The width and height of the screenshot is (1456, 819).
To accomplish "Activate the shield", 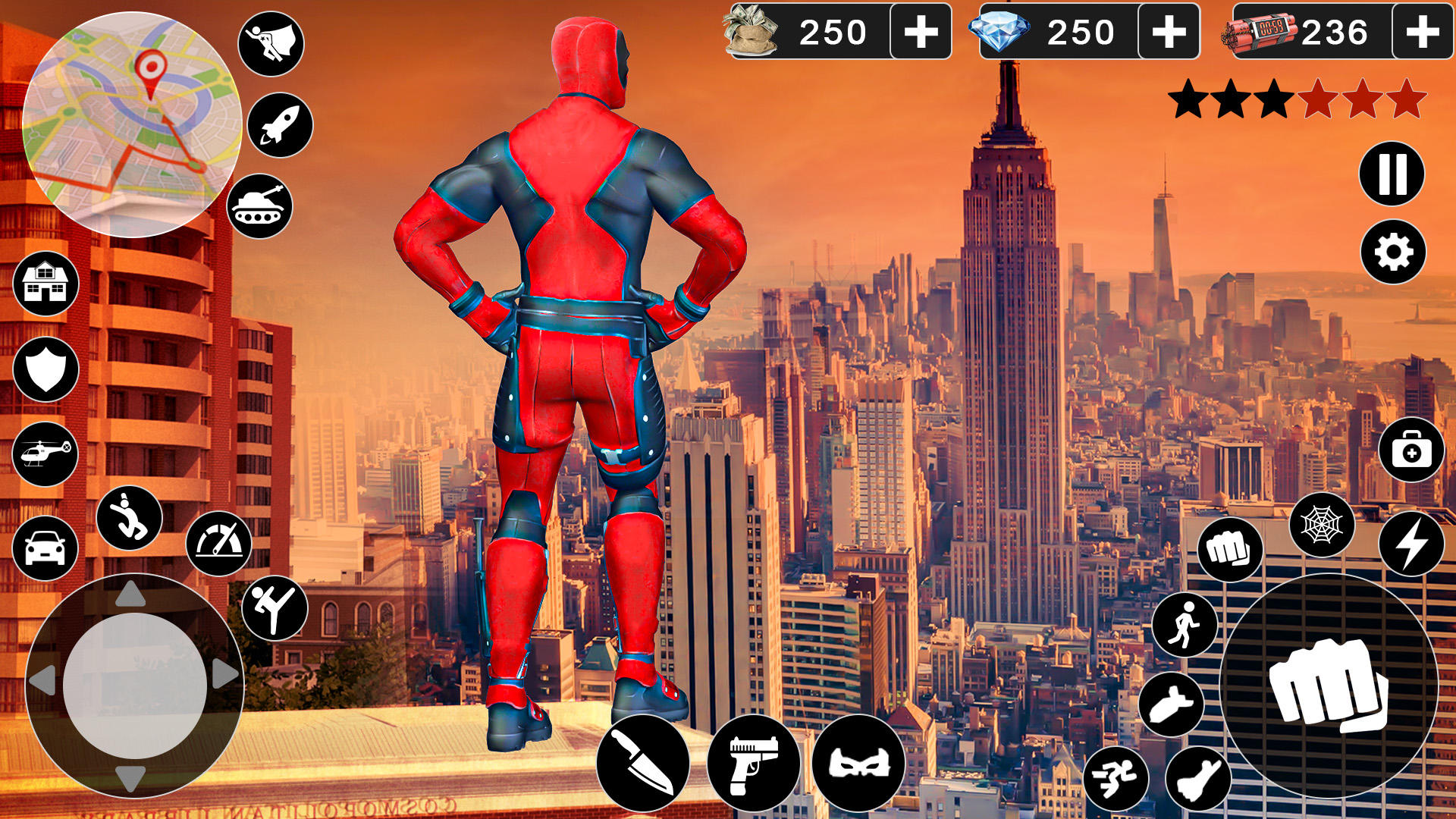I will point(44,368).
